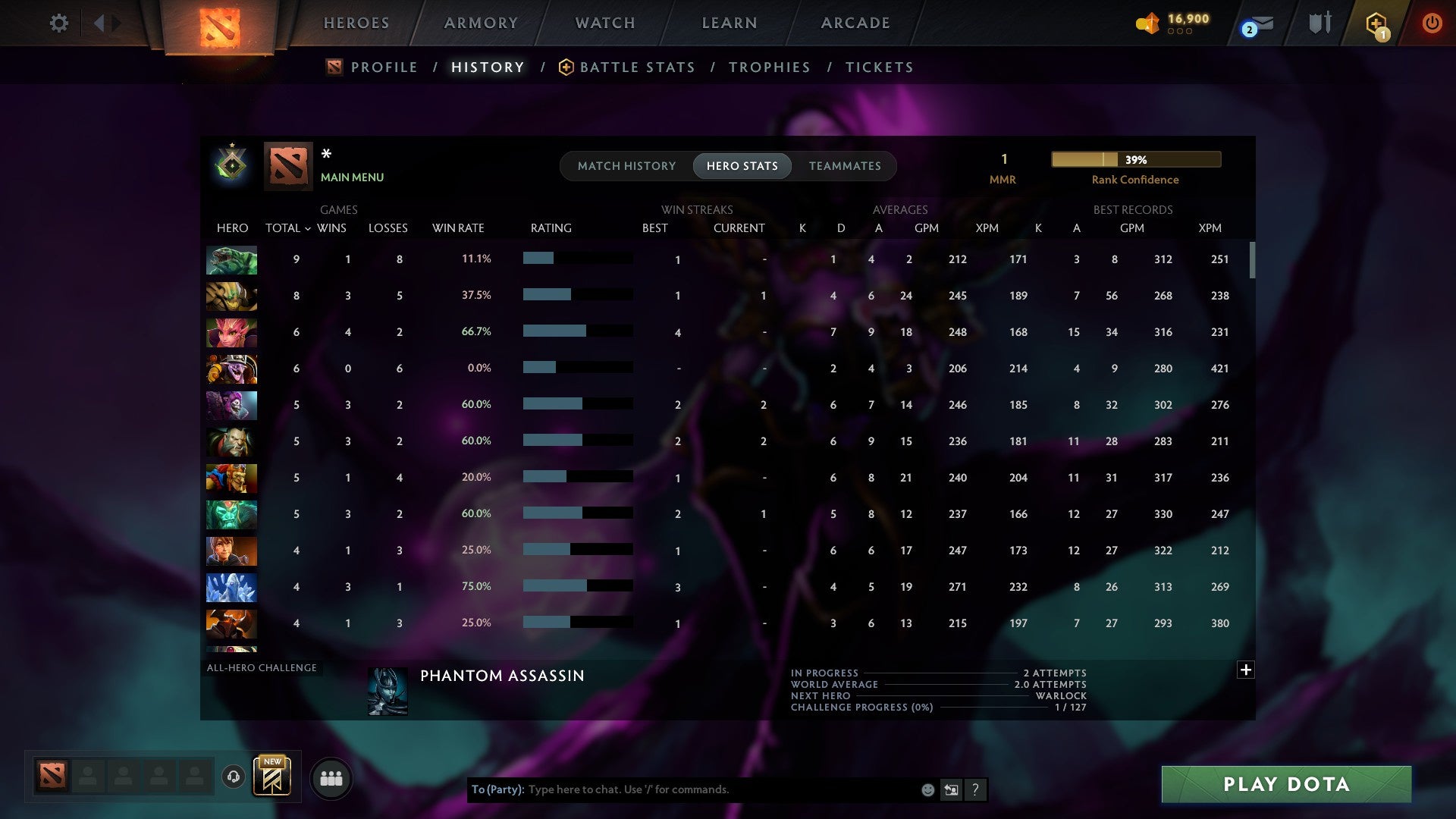This screenshot has width=1456, height=819.
Task: Click the Armory shield and sword icon
Action: (x=1319, y=23)
